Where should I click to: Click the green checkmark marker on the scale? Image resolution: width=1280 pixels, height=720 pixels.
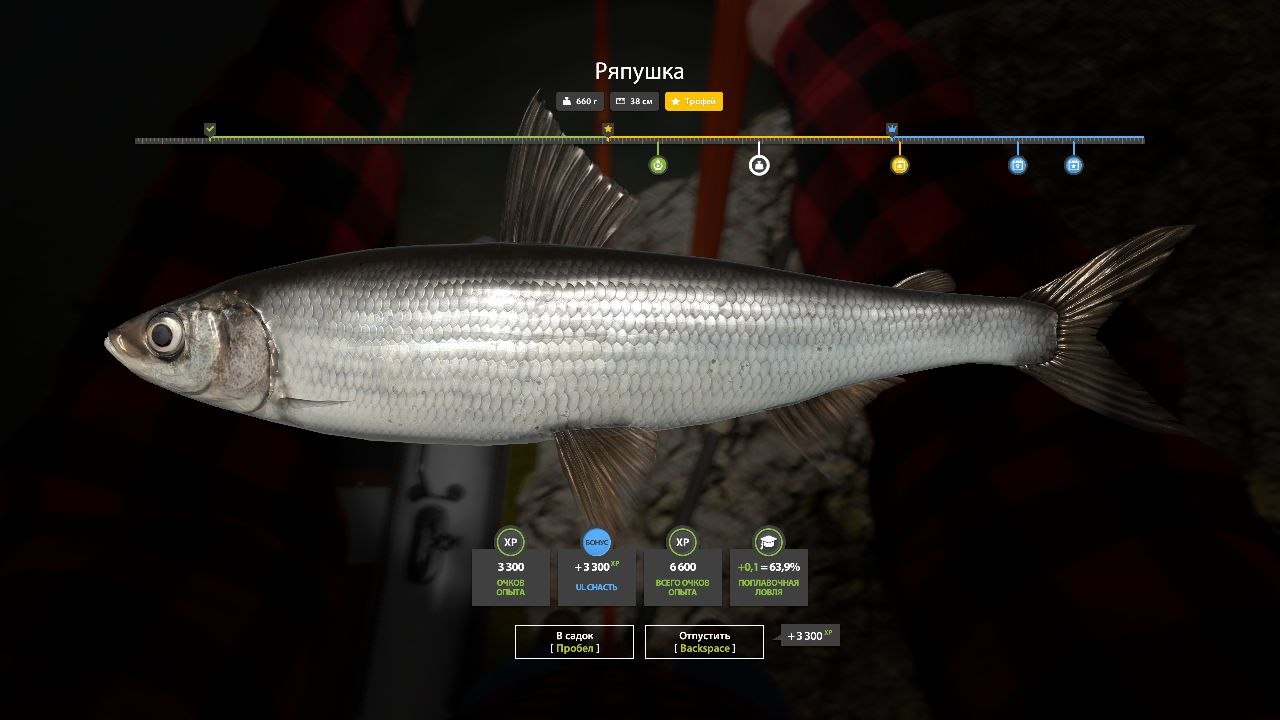pos(209,128)
